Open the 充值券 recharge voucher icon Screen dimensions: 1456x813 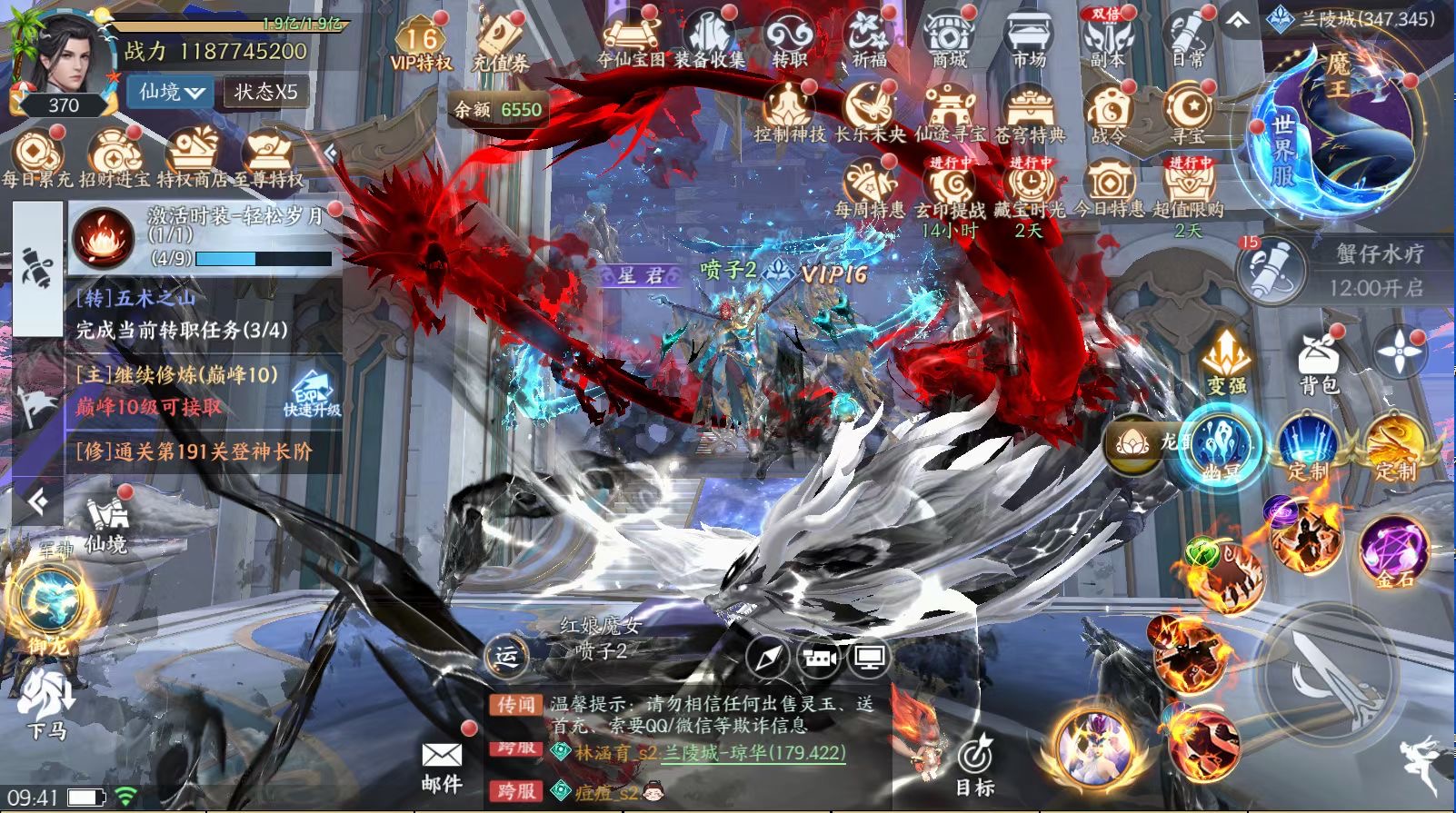tap(499, 44)
